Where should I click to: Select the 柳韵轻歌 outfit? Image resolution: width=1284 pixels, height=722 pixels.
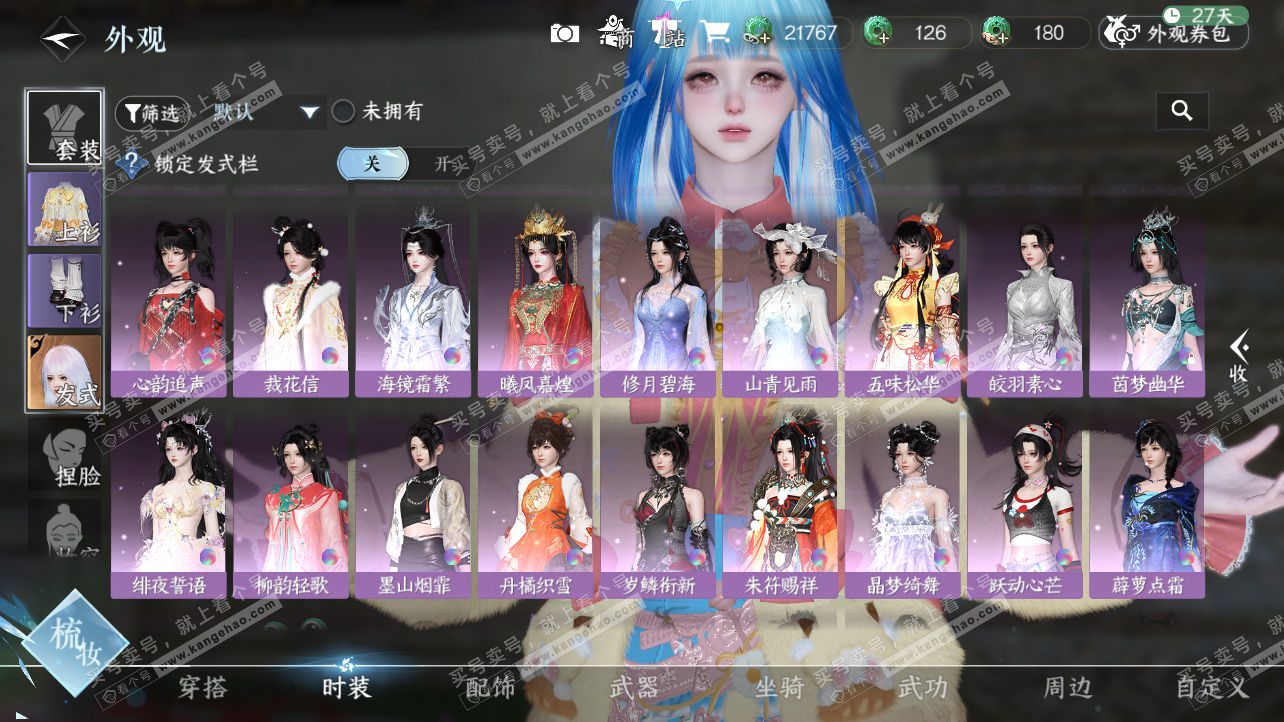coord(291,502)
